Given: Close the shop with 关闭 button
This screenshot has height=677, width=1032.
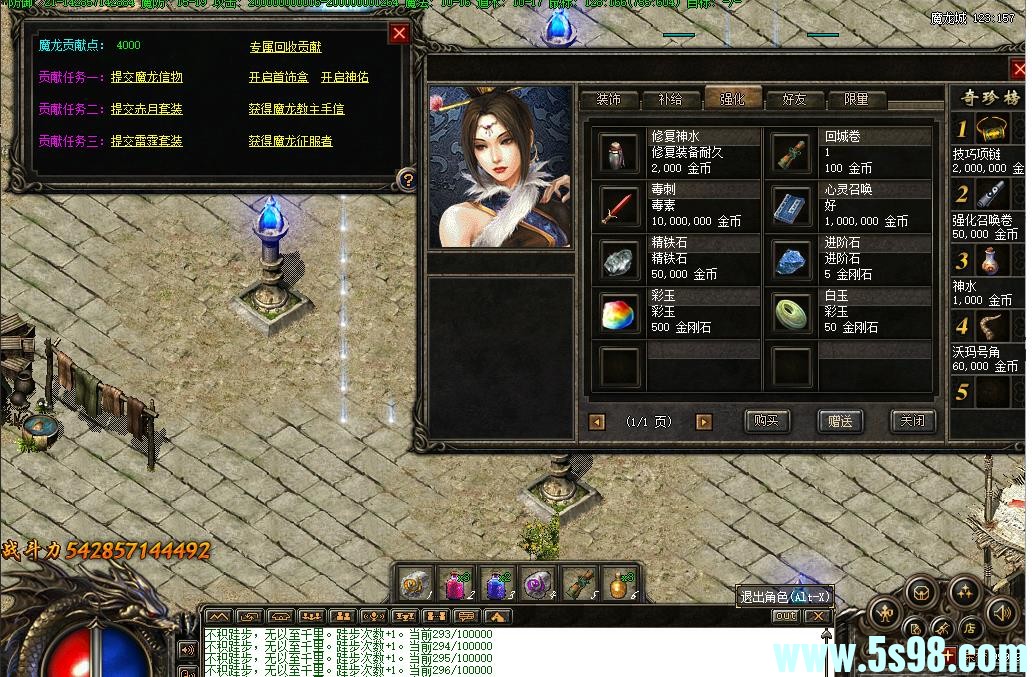Looking at the screenshot, I should coord(911,421).
